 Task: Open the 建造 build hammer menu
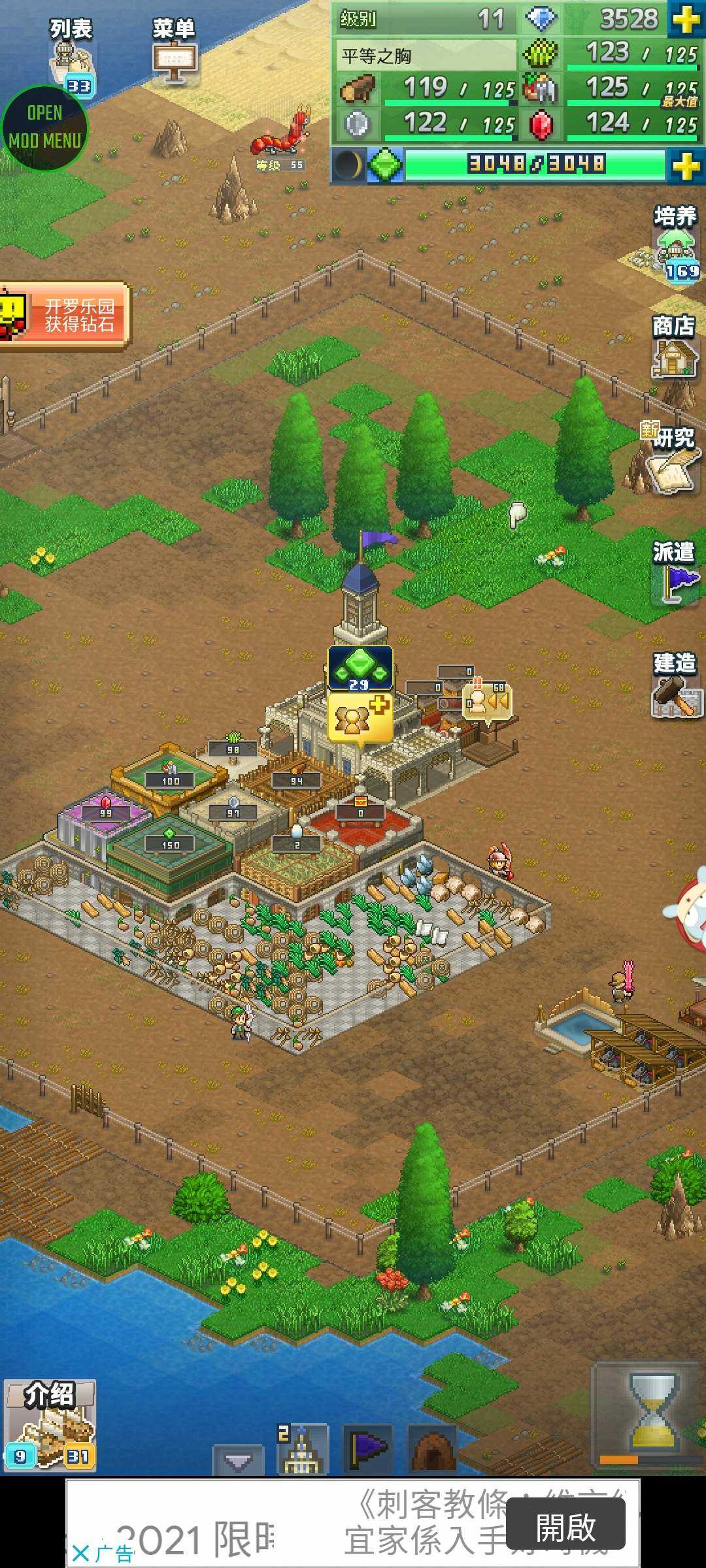coord(675,685)
